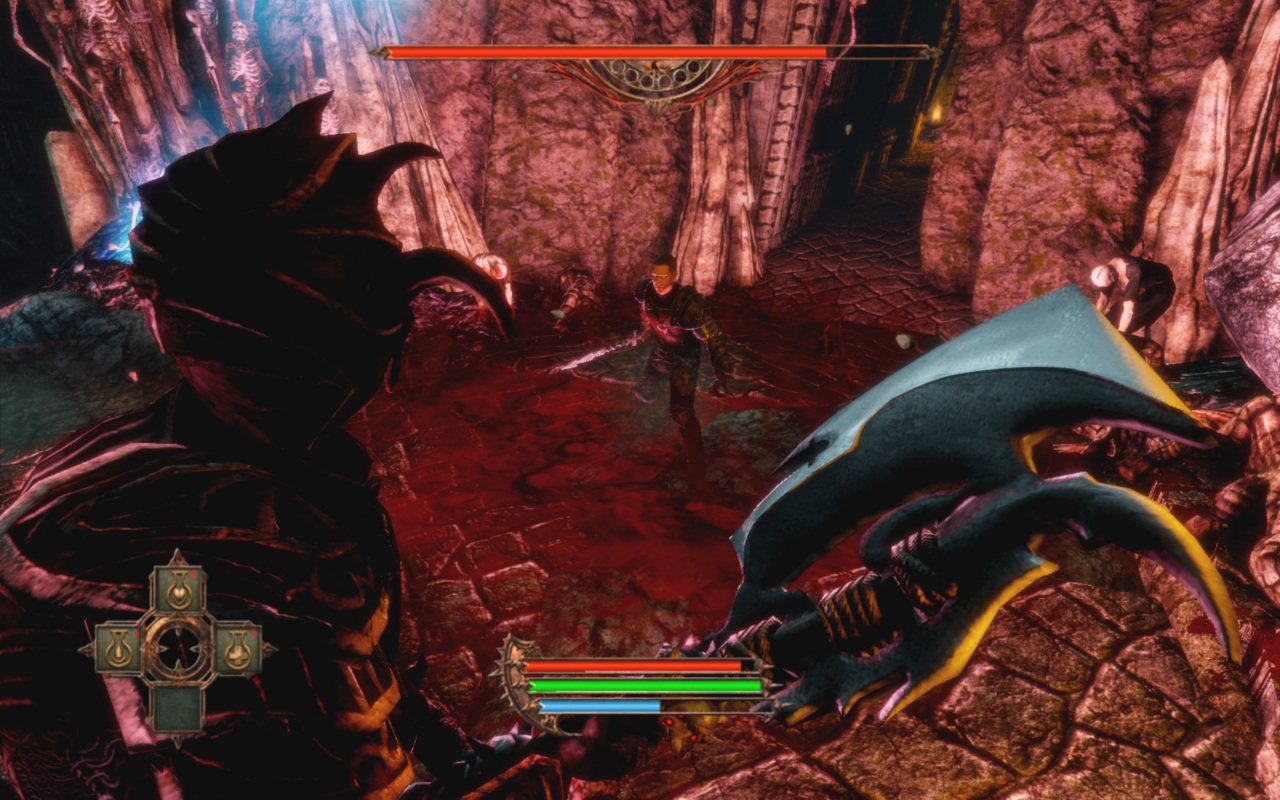This screenshot has width=1280, height=800.
Task: Click the boss health bar at the top
Action: click(620, 48)
